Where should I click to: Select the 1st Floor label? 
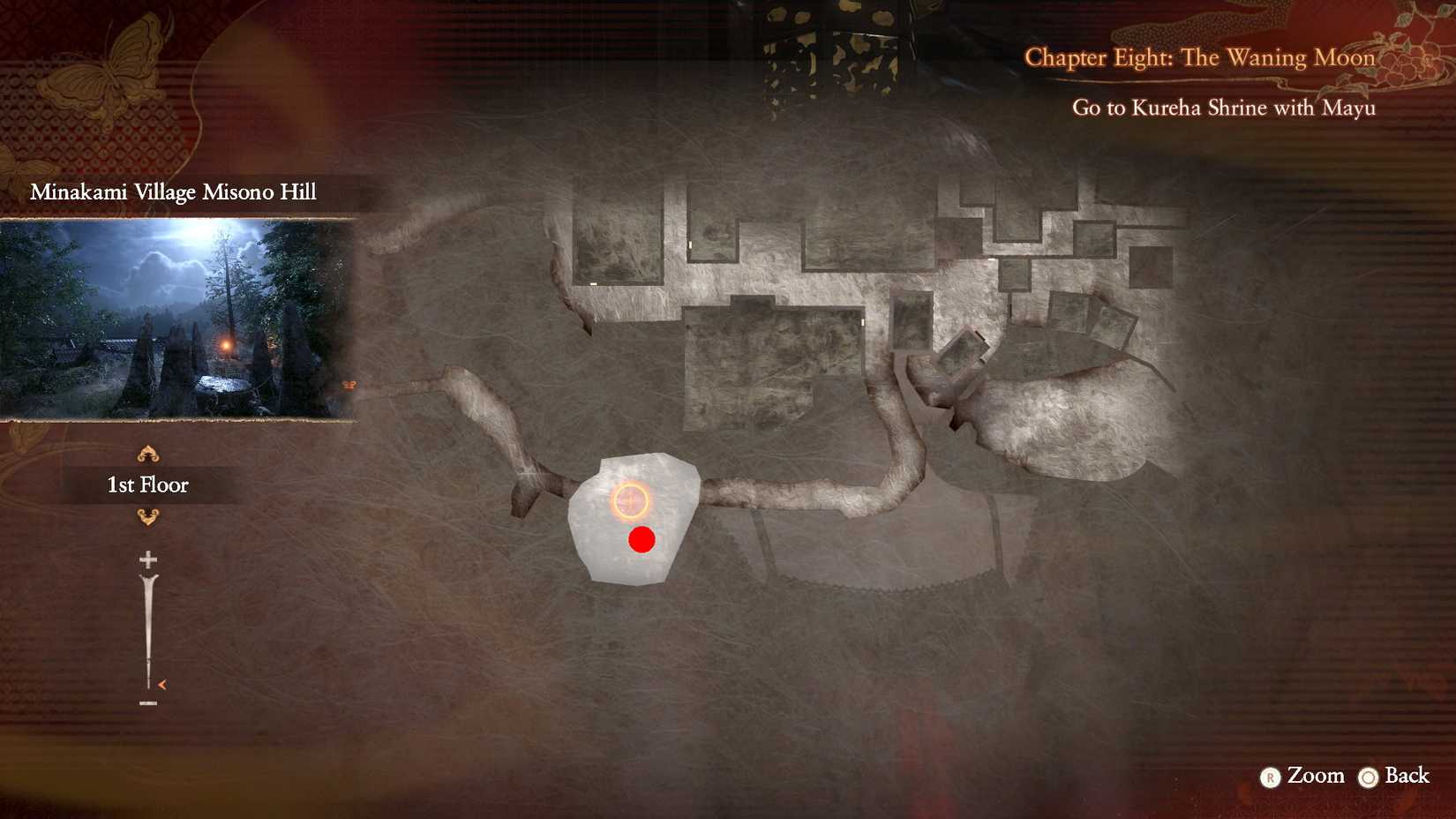147,484
